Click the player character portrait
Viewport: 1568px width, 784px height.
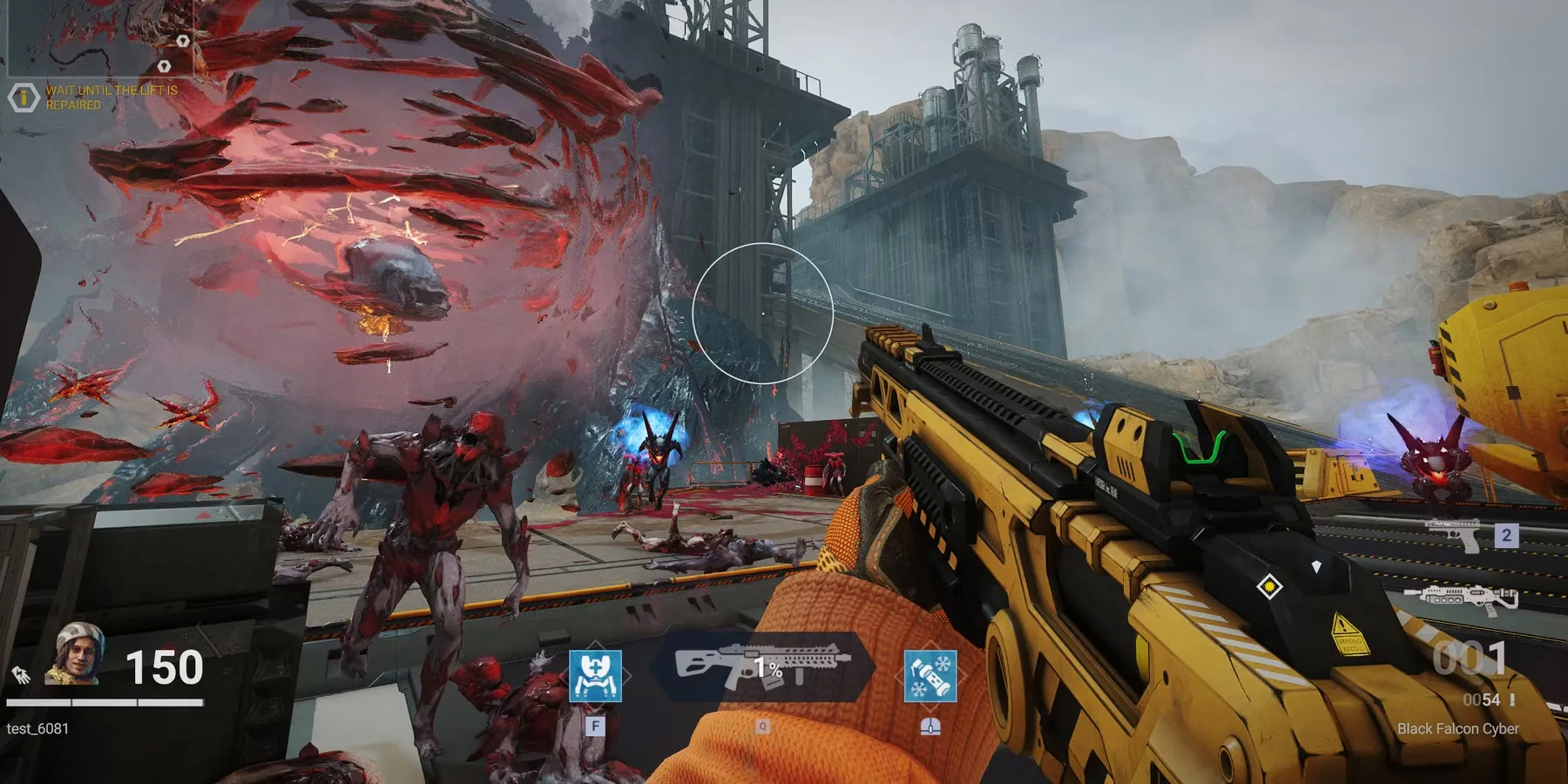(x=77, y=653)
